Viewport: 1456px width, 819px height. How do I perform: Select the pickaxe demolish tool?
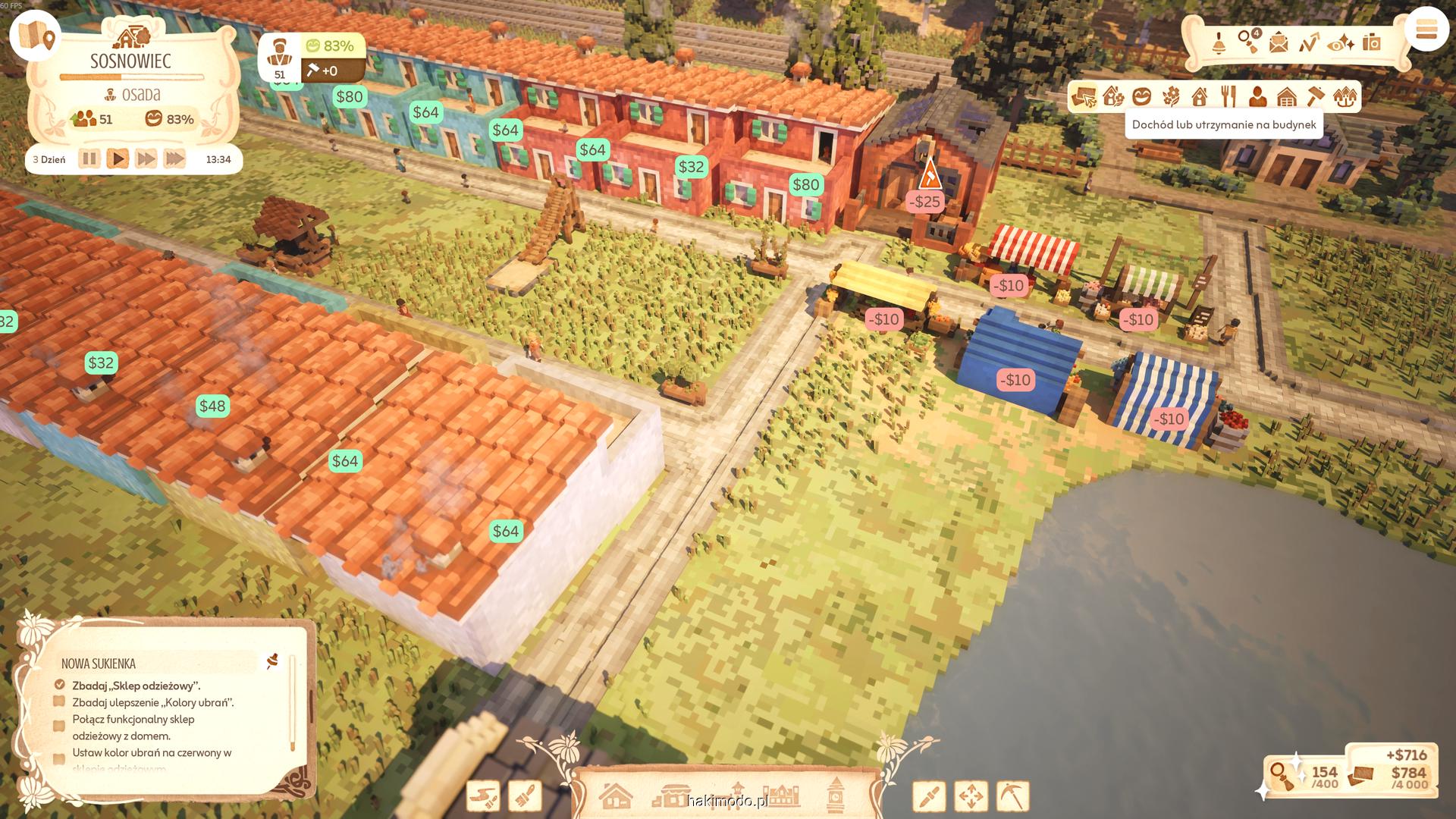click(1012, 796)
